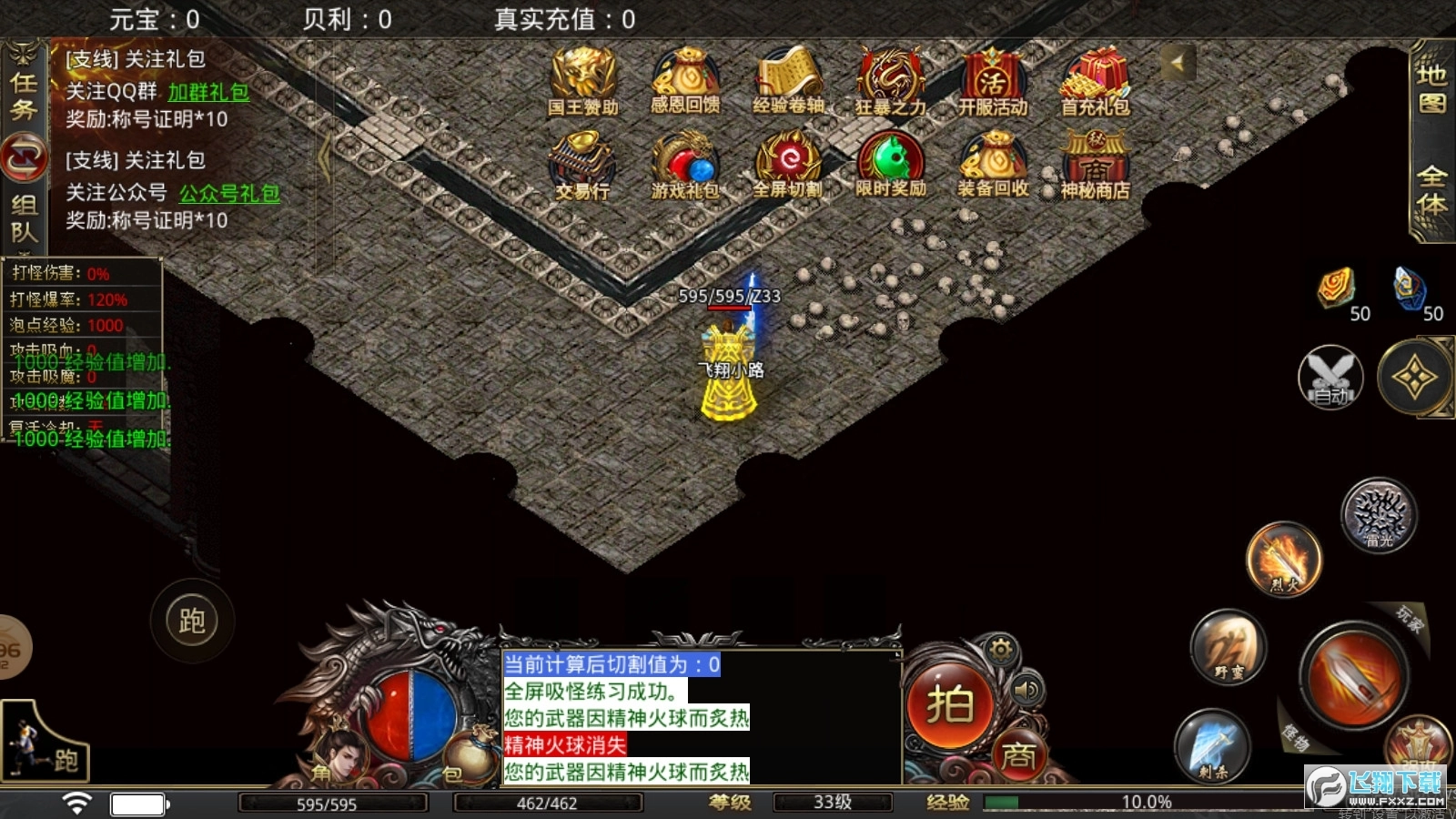The width and height of the screenshot is (1456, 819).
Task: Open the 国王赞助 sponsor icon
Action: [582, 80]
